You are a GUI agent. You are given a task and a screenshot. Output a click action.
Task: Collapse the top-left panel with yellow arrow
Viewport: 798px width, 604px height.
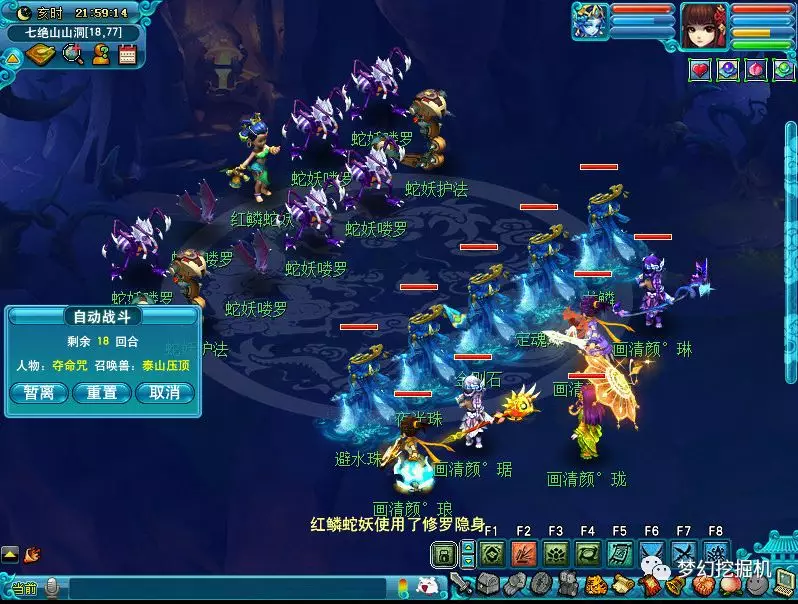[12, 57]
